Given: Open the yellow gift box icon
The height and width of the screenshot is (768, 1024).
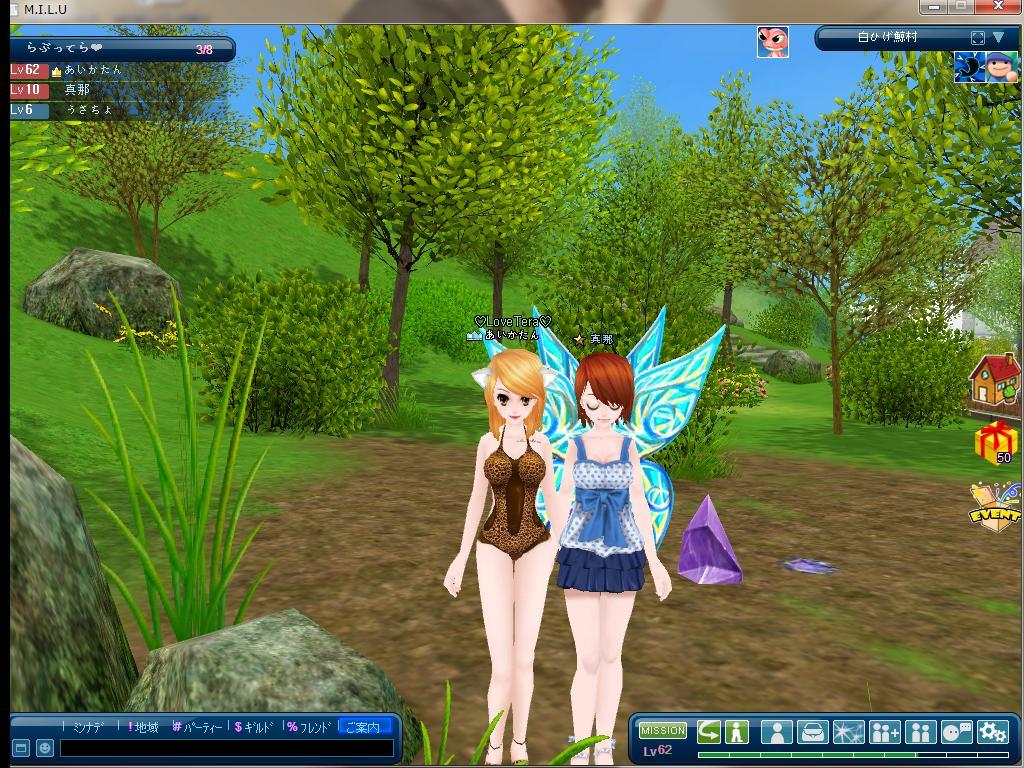Looking at the screenshot, I should tap(994, 441).
